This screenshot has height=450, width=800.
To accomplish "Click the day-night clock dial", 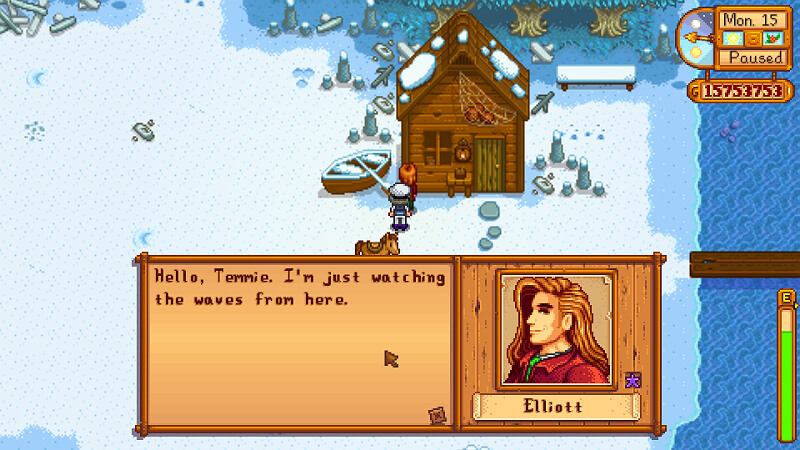I will point(696,37).
